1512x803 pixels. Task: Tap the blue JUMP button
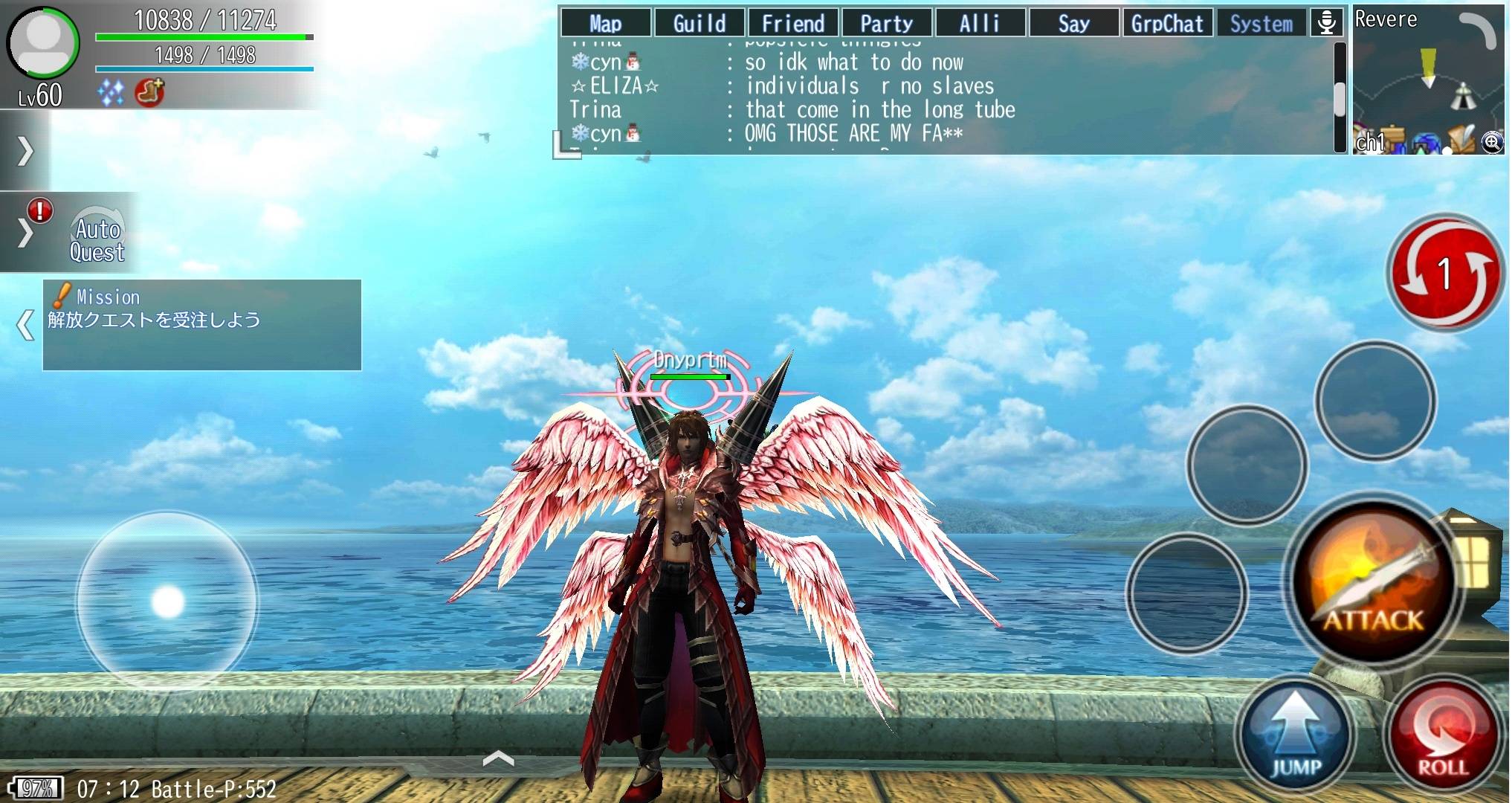pos(1295,736)
